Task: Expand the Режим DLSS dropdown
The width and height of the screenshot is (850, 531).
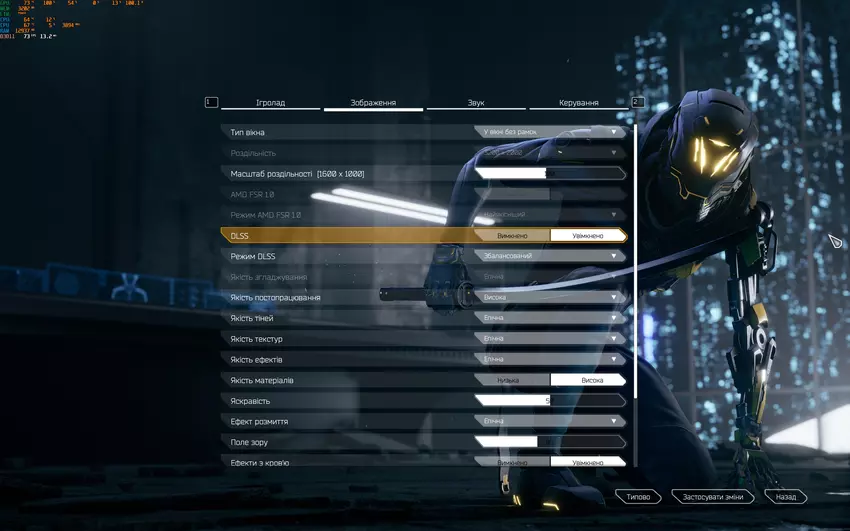Action: click(550, 256)
